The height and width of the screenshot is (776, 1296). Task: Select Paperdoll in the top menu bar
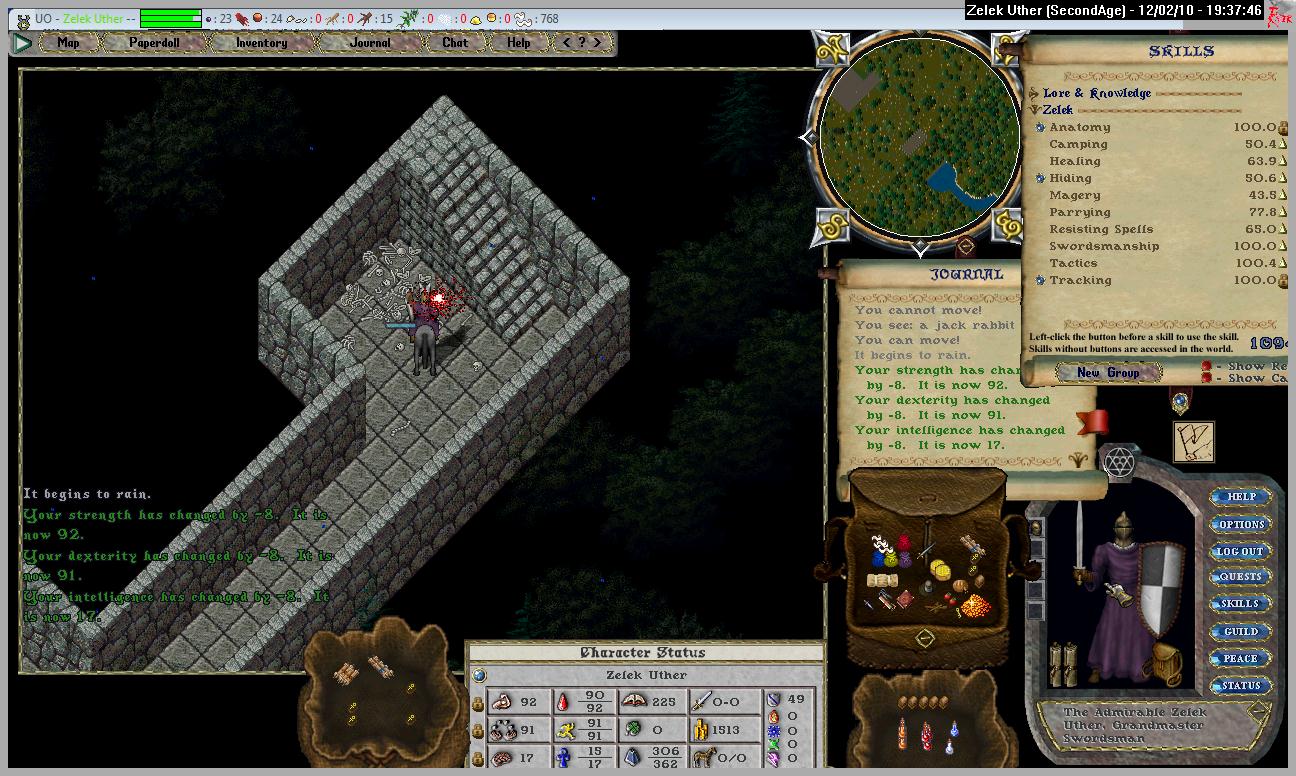153,43
